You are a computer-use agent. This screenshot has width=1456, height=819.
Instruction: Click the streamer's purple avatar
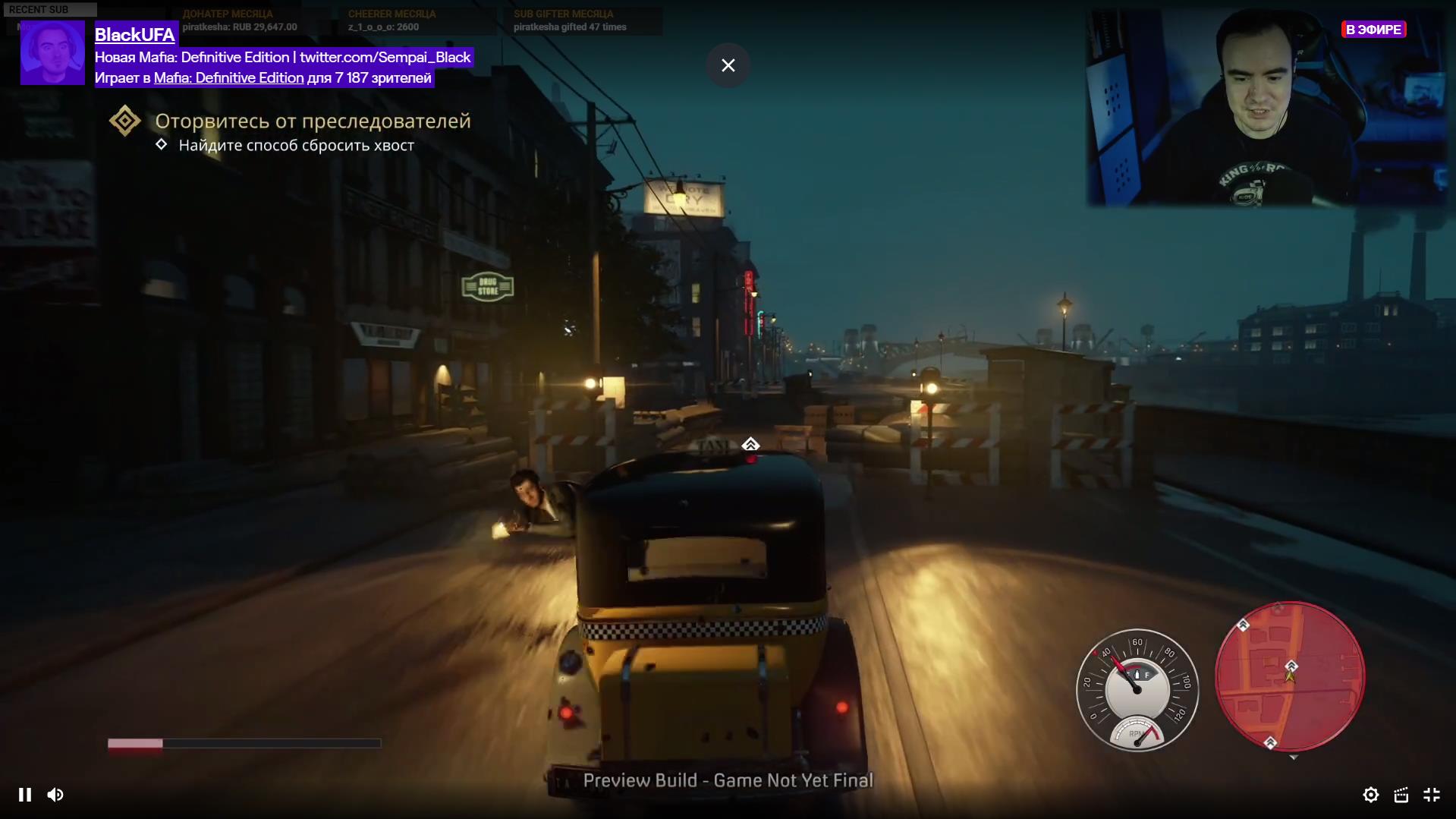[52, 52]
